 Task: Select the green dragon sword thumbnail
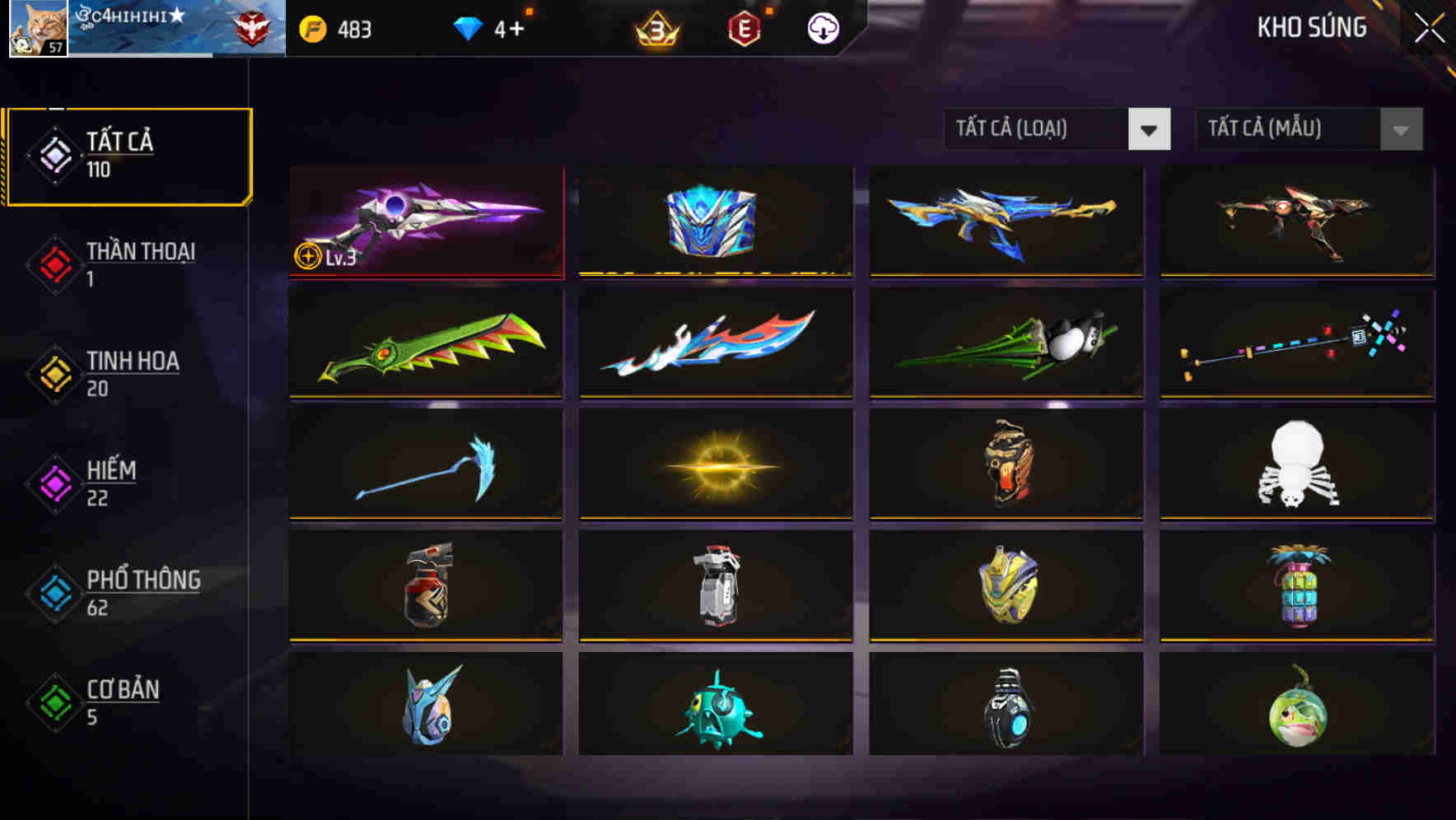tap(425, 345)
